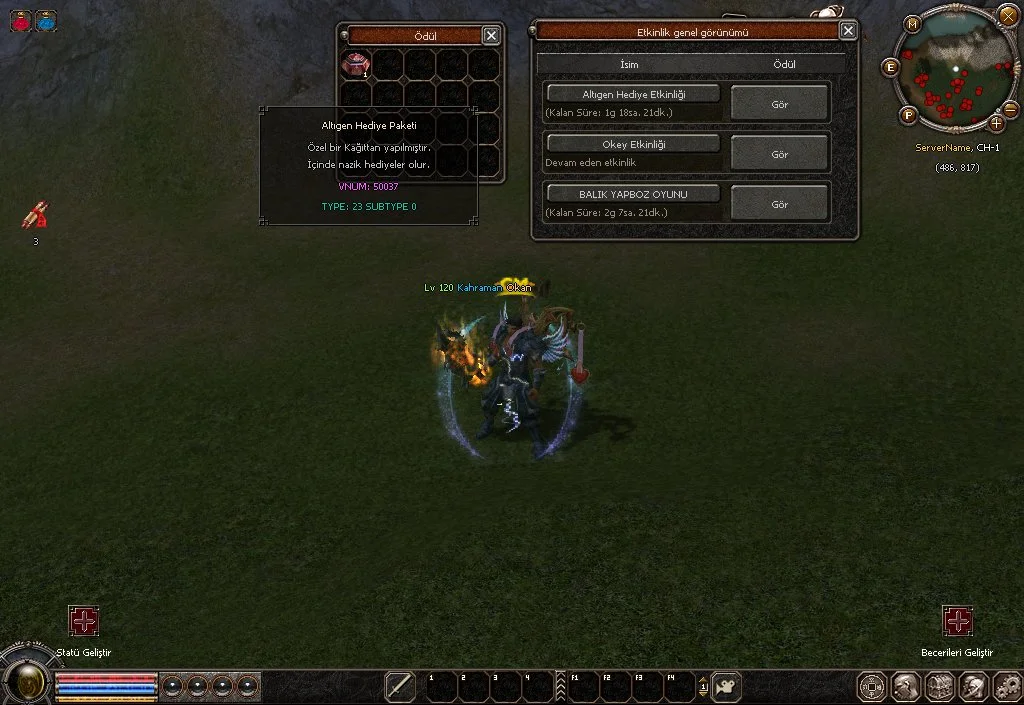View the Okey Etkinliği reward with Gör
Image resolution: width=1024 pixels, height=705 pixels.
779,154
